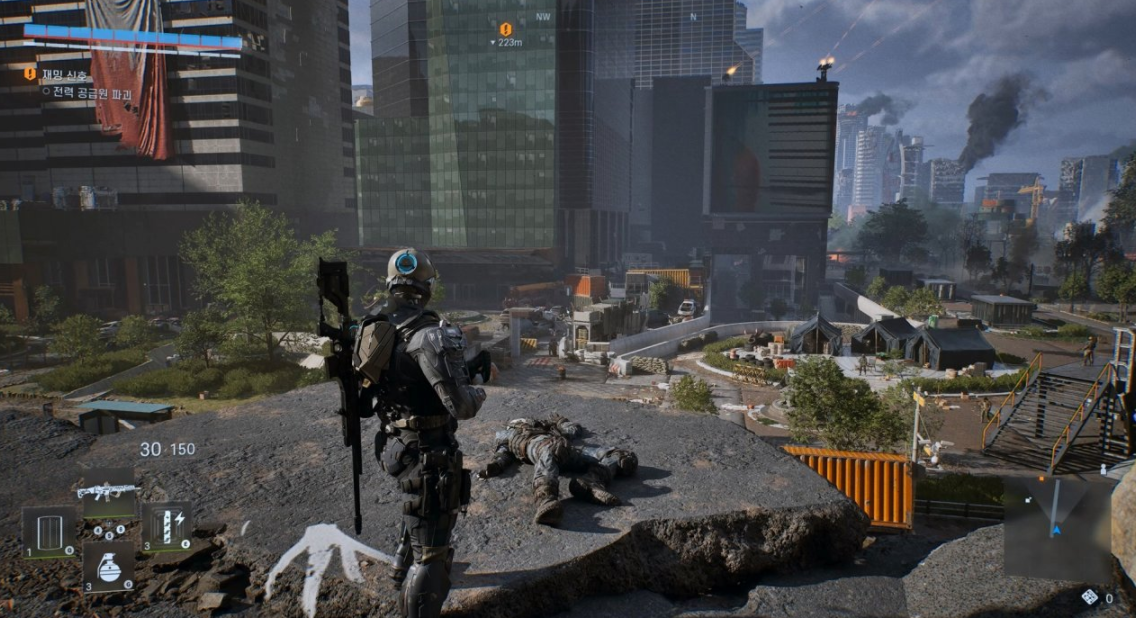Select the 재밍 신호 objective tracker entry
The height and width of the screenshot is (618, 1136).
point(64,75)
